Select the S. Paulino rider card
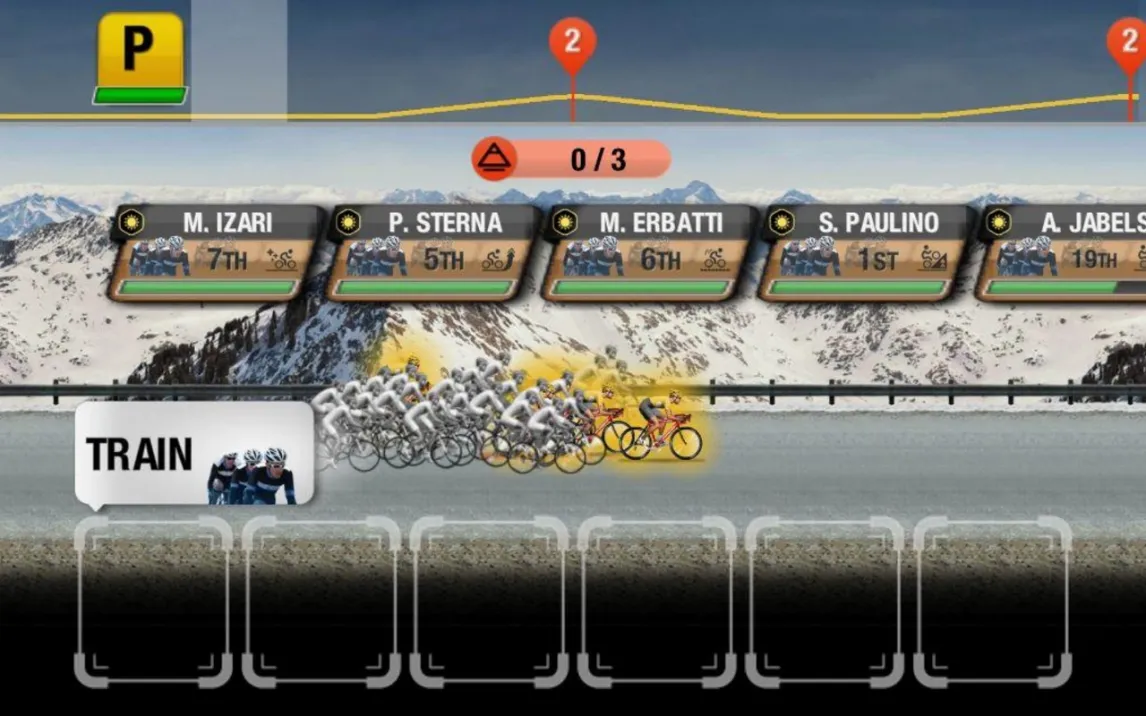This screenshot has height=716, width=1146. tap(863, 253)
